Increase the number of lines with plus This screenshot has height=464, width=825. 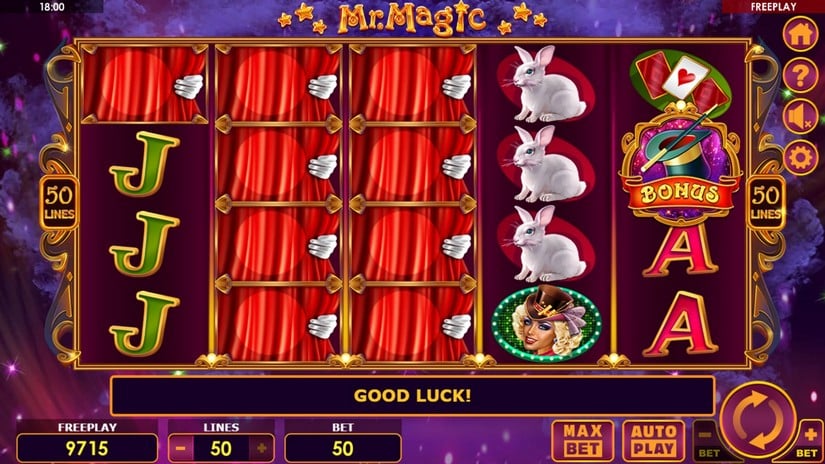click(x=263, y=448)
